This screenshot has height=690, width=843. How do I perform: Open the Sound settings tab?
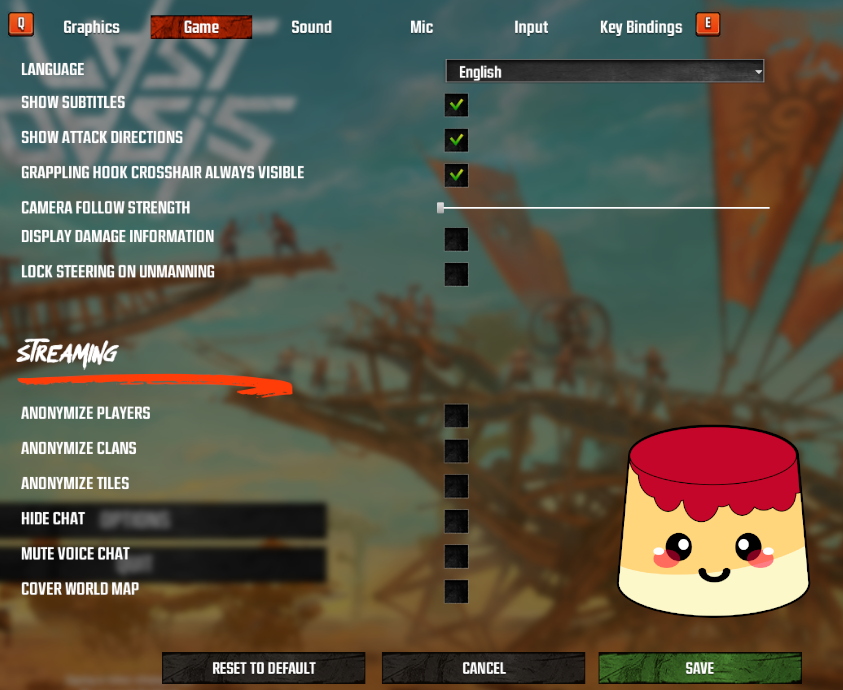(311, 27)
